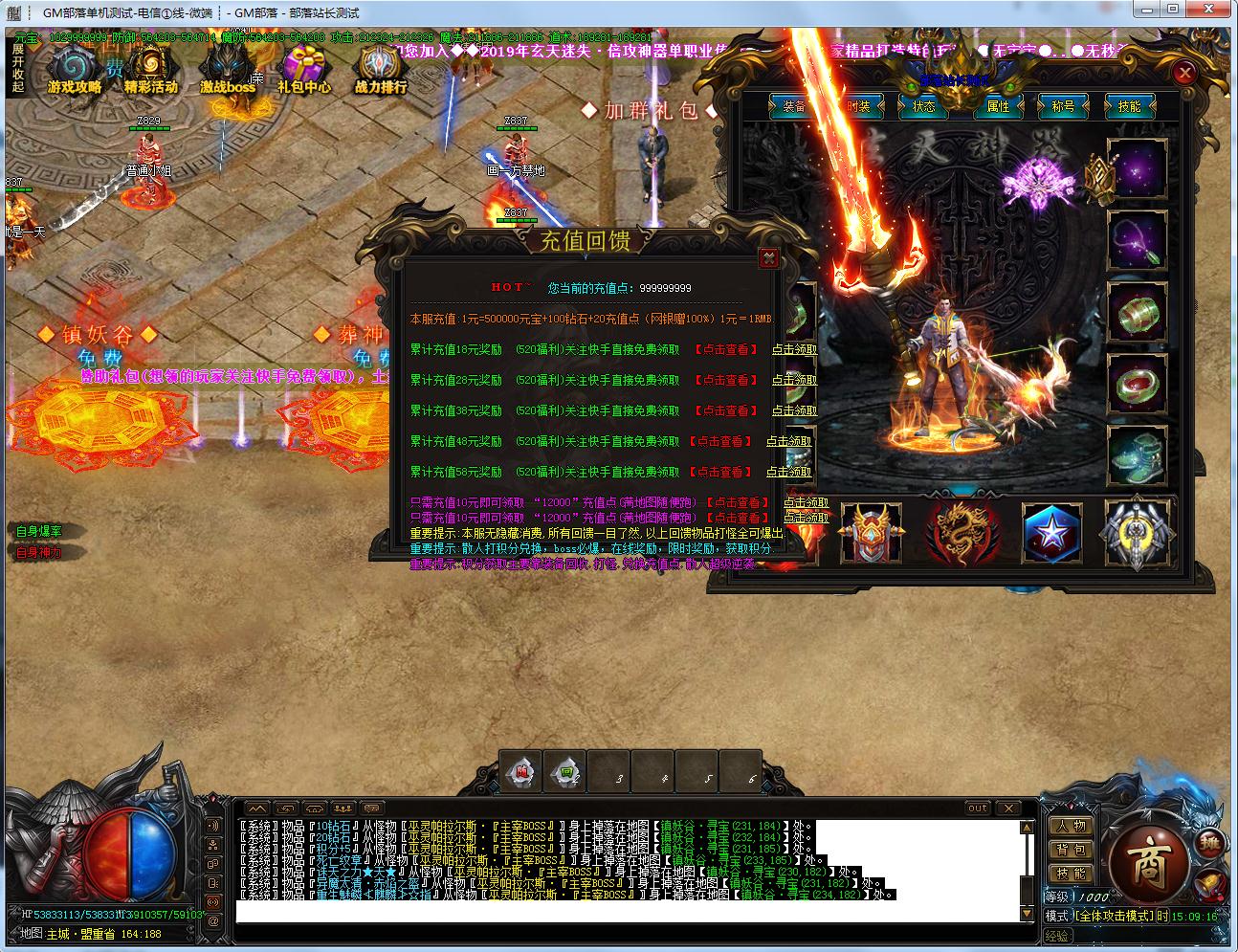Image resolution: width=1238 pixels, height=952 pixels.
Task: Switch to the 属性 attributes tab
Action: [998, 106]
